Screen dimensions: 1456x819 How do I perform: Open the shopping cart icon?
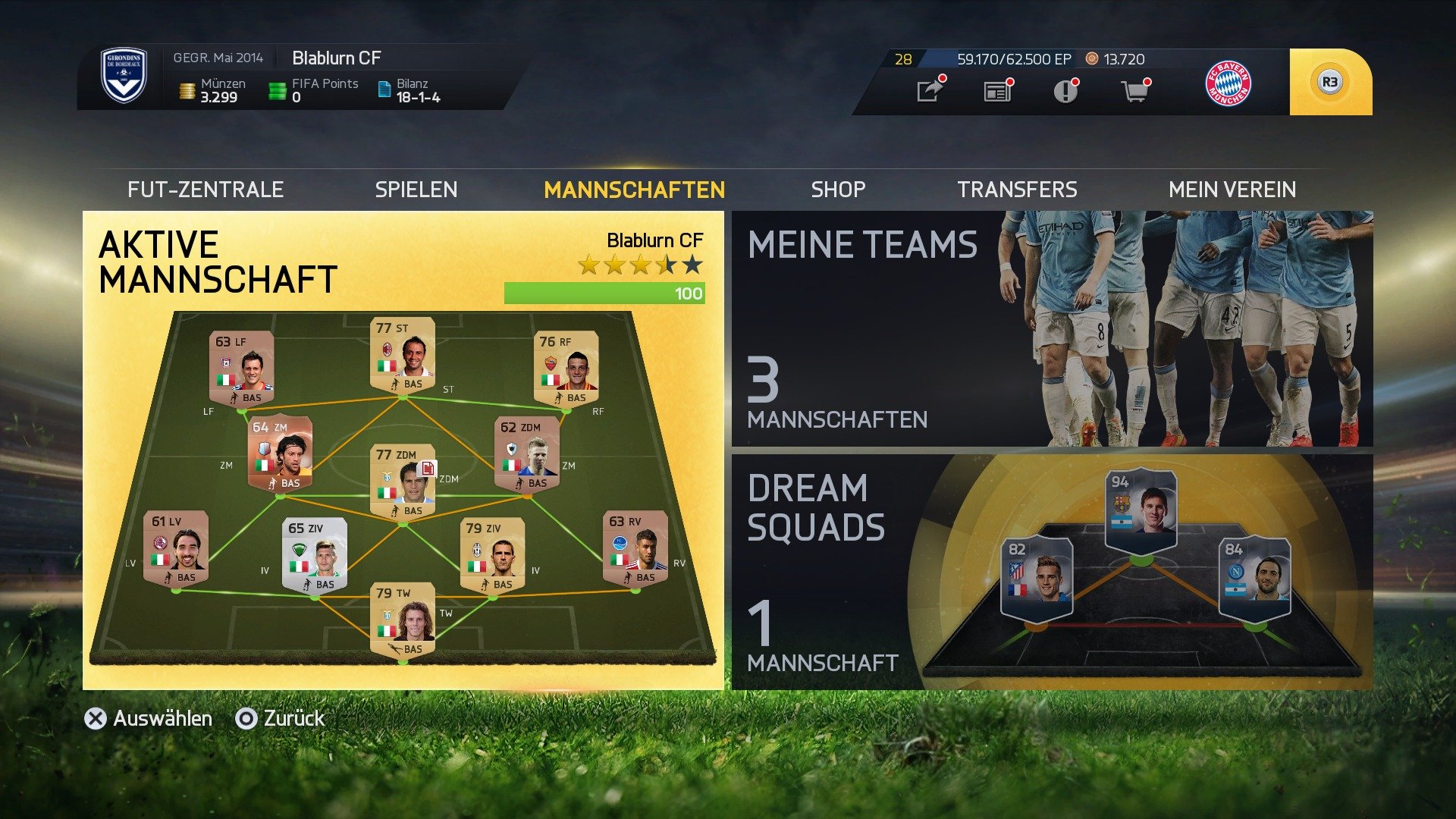(x=1135, y=91)
